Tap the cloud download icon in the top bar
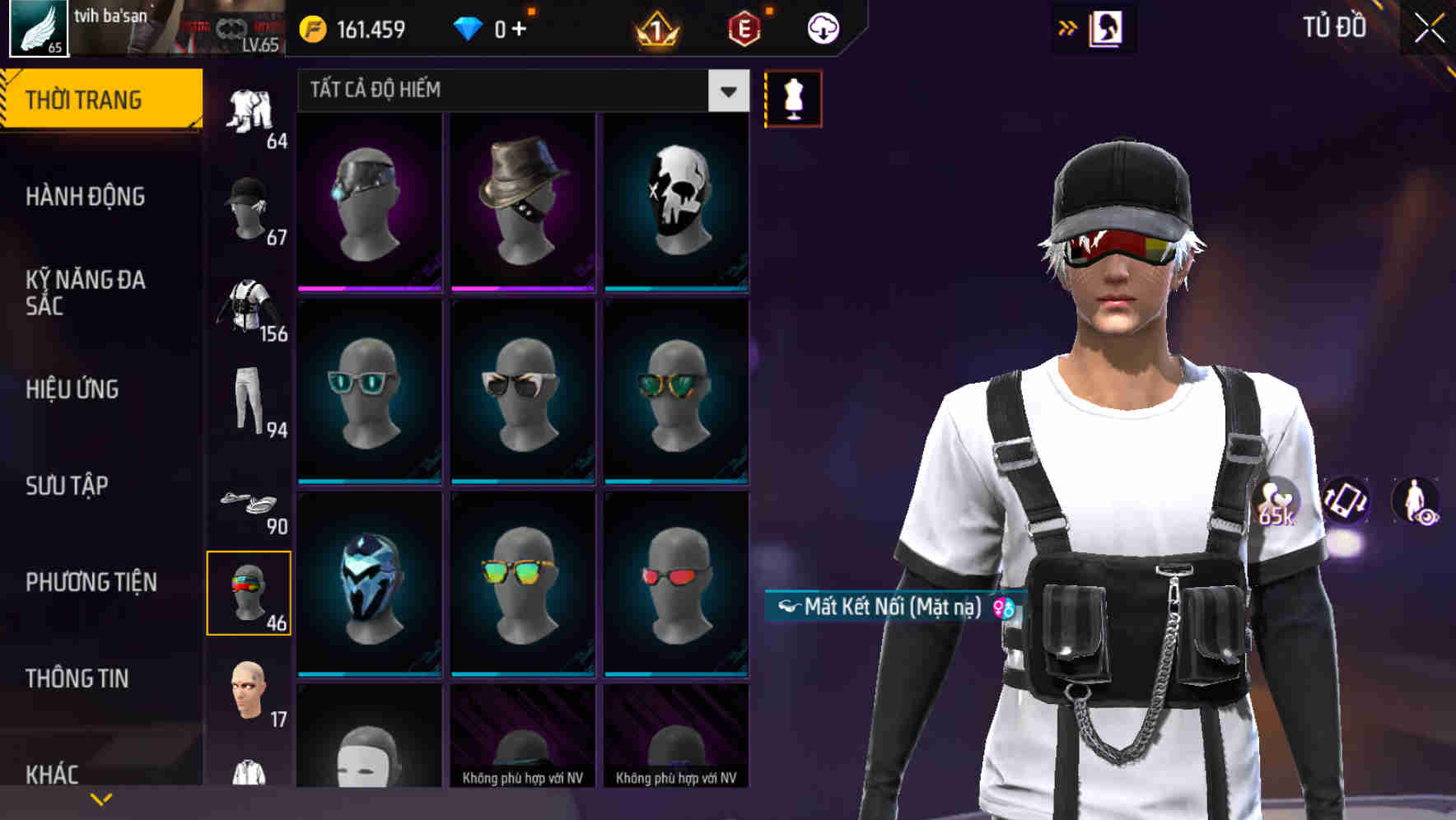Viewport: 1456px width, 820px height. (823, 27)
